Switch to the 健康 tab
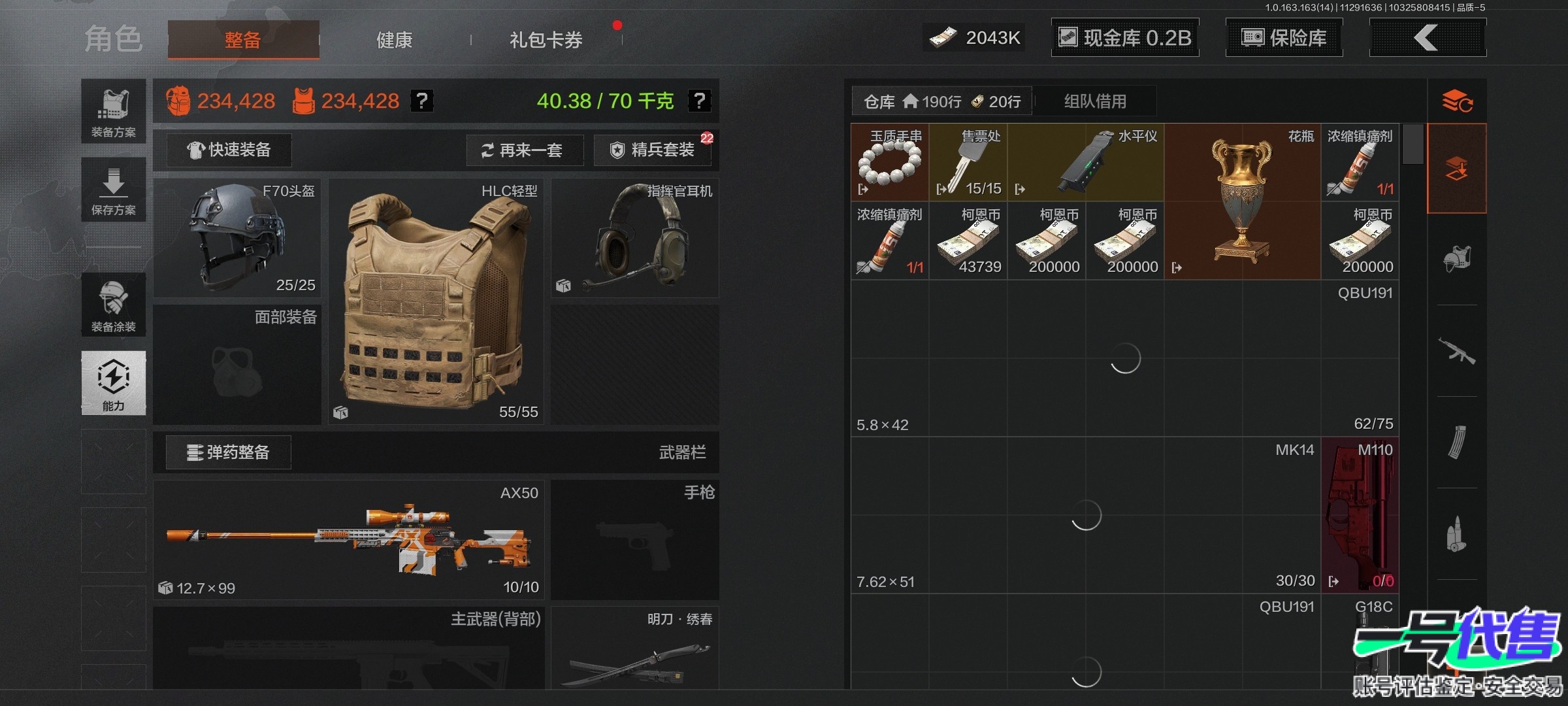 [x=394, y=40]
